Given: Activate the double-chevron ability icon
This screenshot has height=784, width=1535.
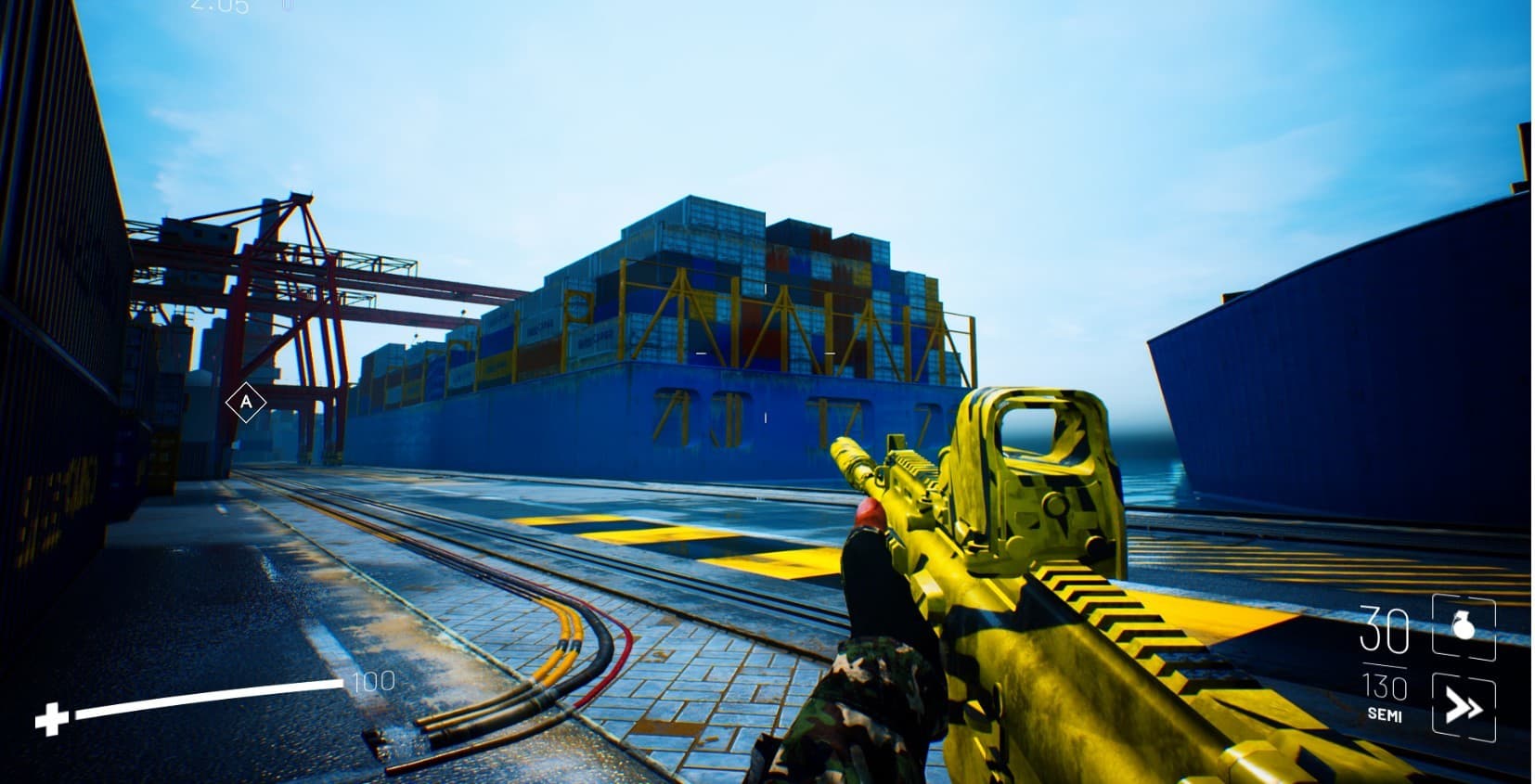Looking at the screenshot, I should pyautogui.click(x=1464, y=708).
